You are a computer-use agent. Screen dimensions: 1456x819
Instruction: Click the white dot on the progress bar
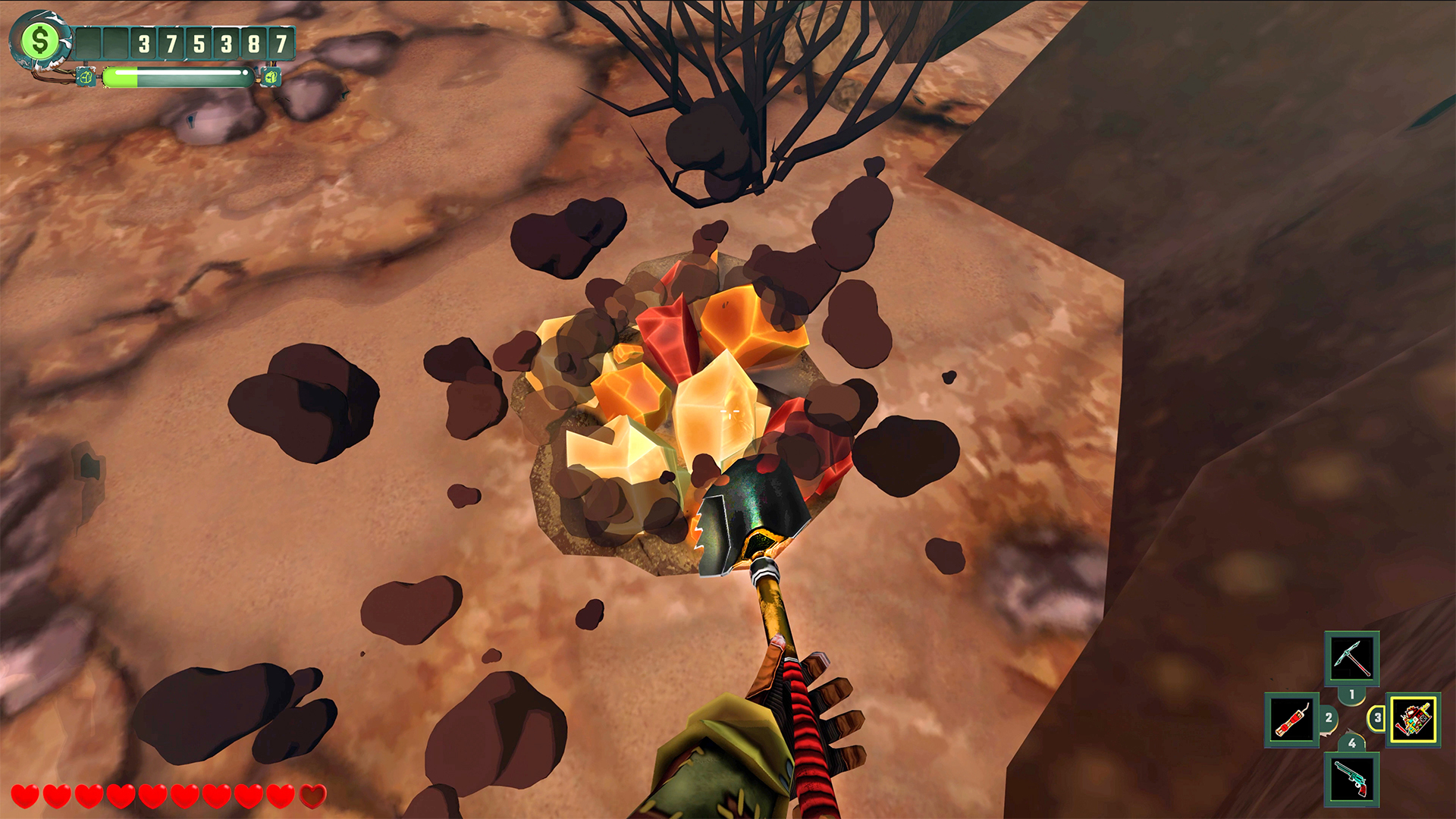pos(246,73)
